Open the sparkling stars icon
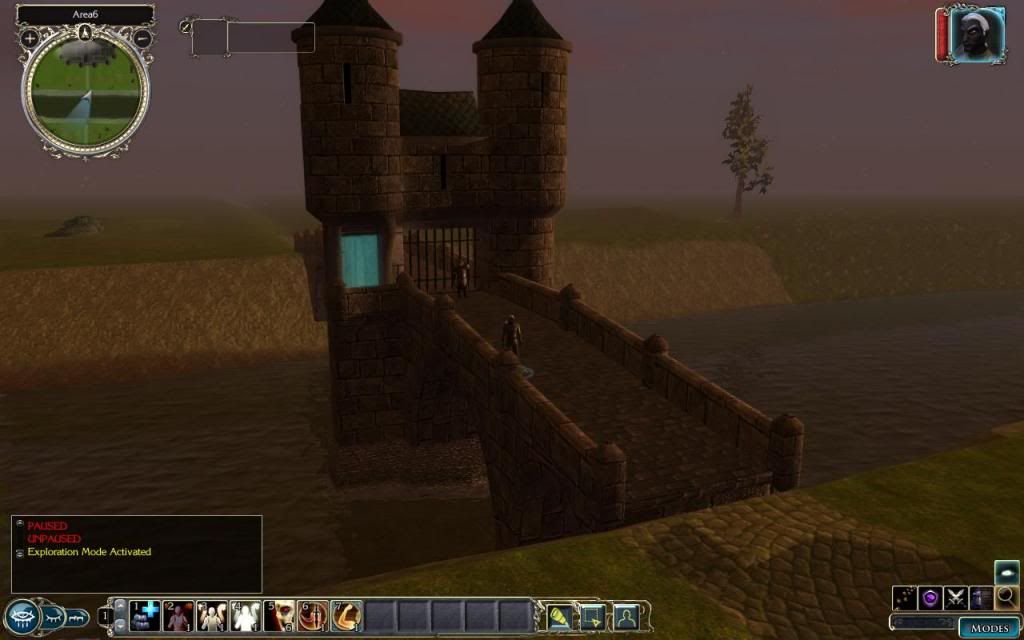 (x=906, y=597)
